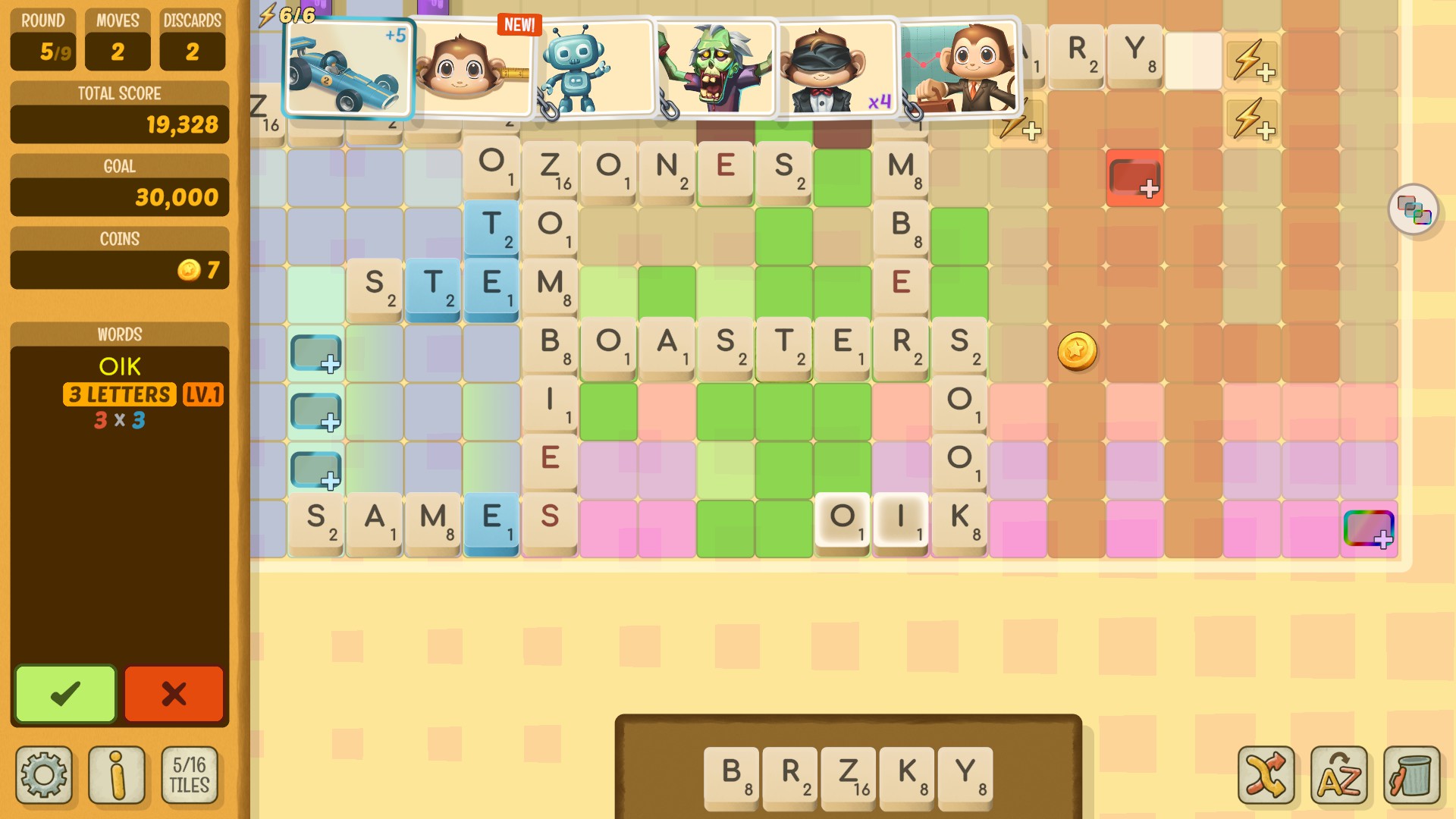Open the 5/16 Tiles counter
The width and height of the screenshot is (1456, 819).
(x=190, y=774)
